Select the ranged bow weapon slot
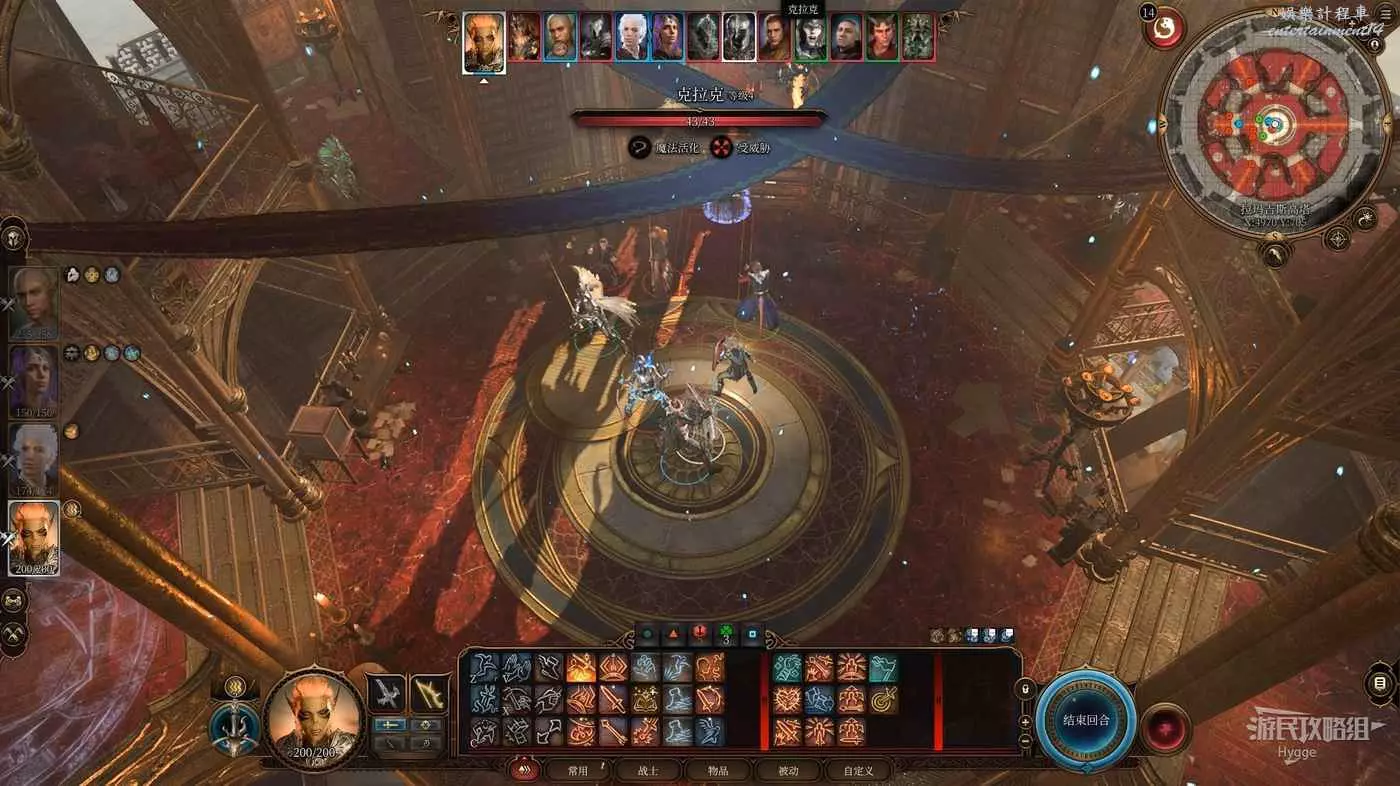Screen dimensions: 1400x786 click(x=429, y=693)
